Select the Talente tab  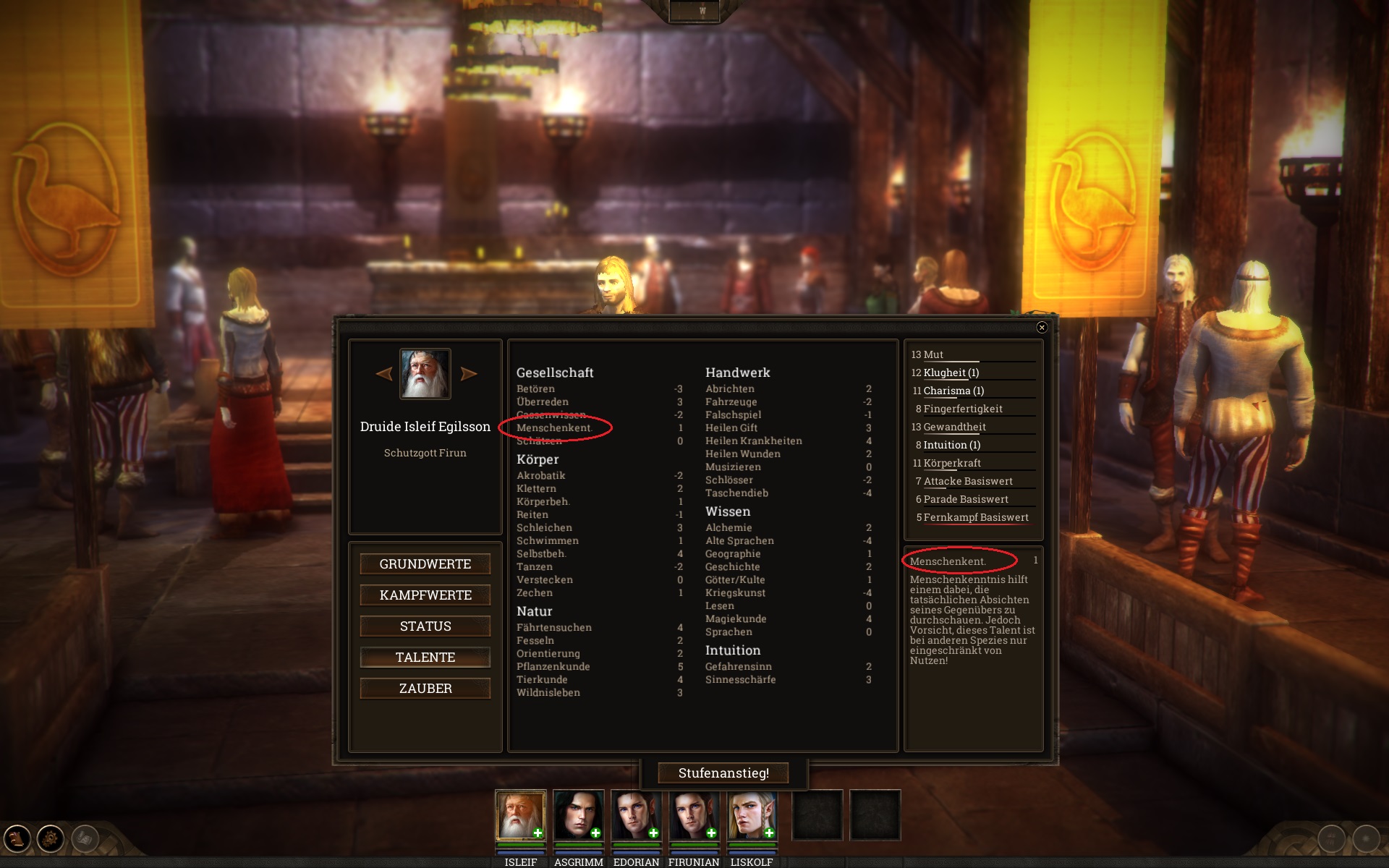coord(425,658)
